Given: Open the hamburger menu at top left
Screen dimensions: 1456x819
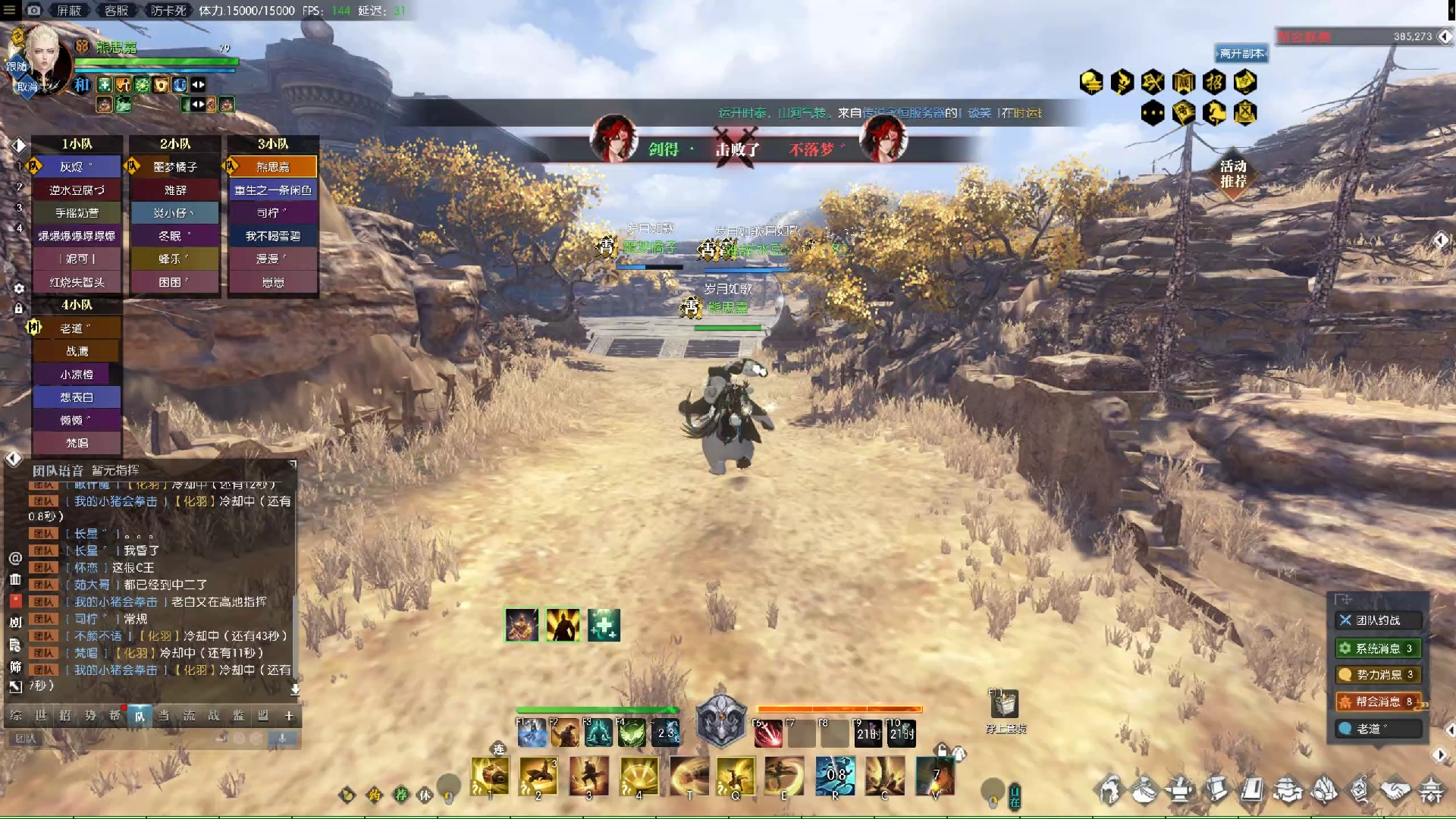Looking at the screenshot, I should coord(10,11).
